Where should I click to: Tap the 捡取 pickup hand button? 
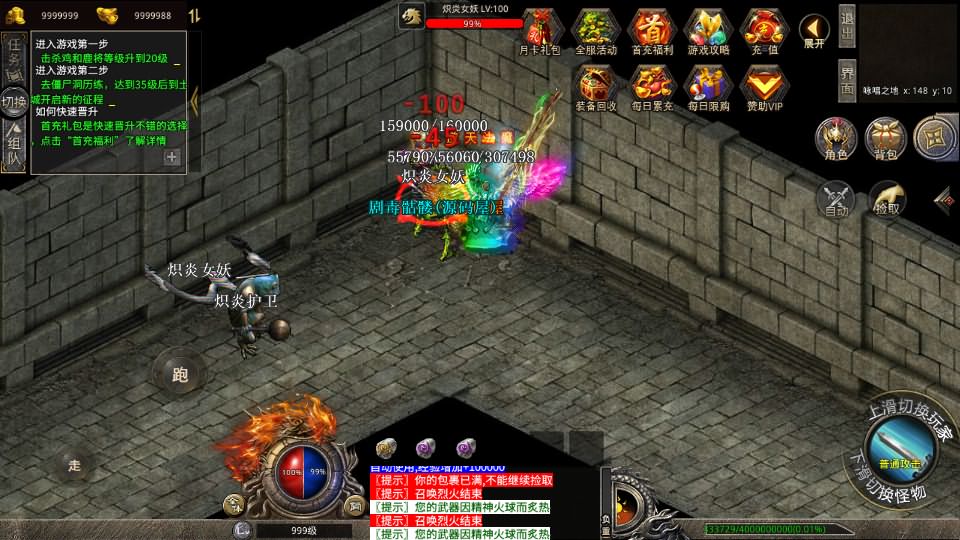pyautogui.click(x=886, y=199)
